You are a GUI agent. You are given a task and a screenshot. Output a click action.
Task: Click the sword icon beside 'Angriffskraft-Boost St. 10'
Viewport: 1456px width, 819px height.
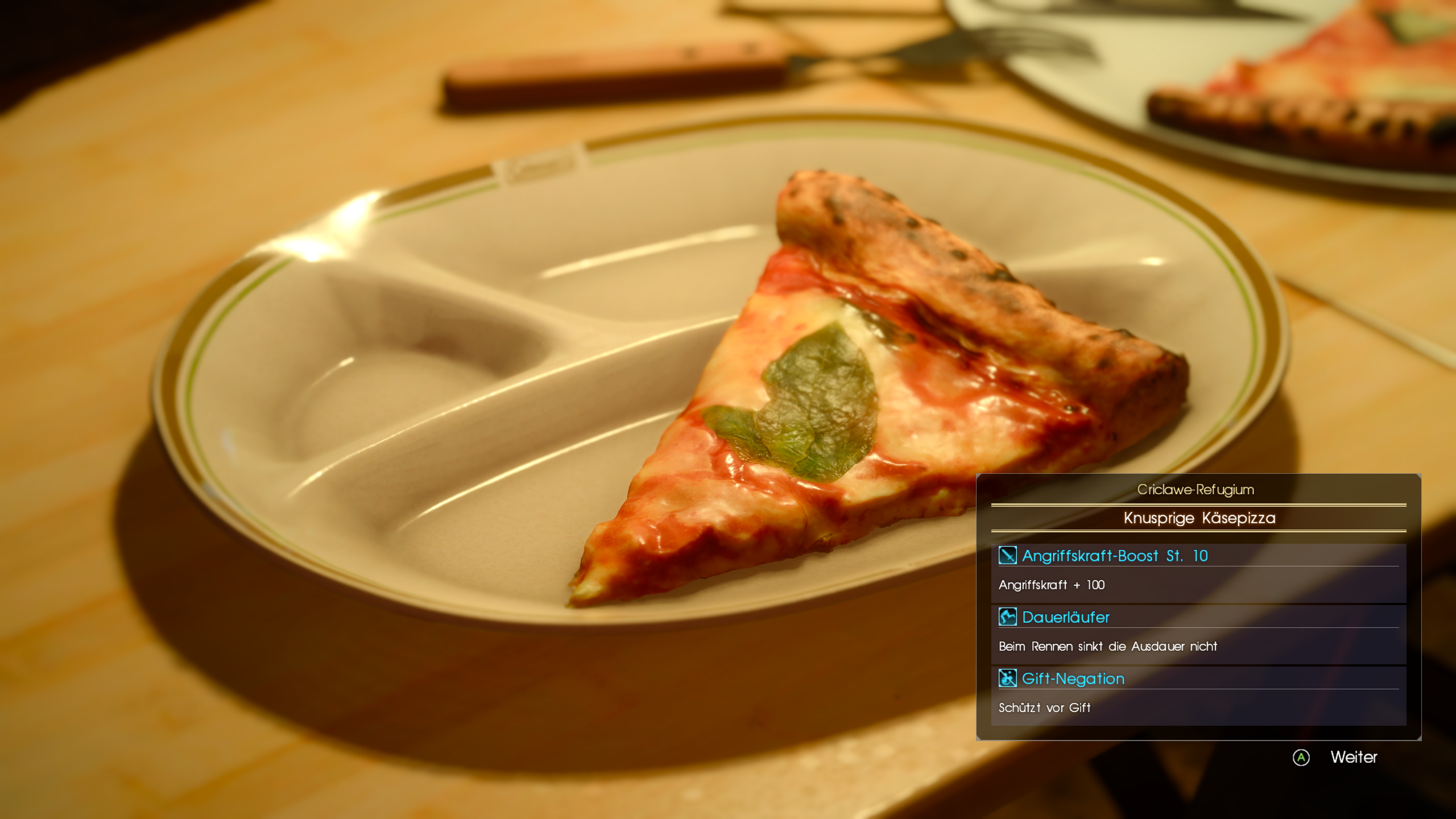(1007, 556)
